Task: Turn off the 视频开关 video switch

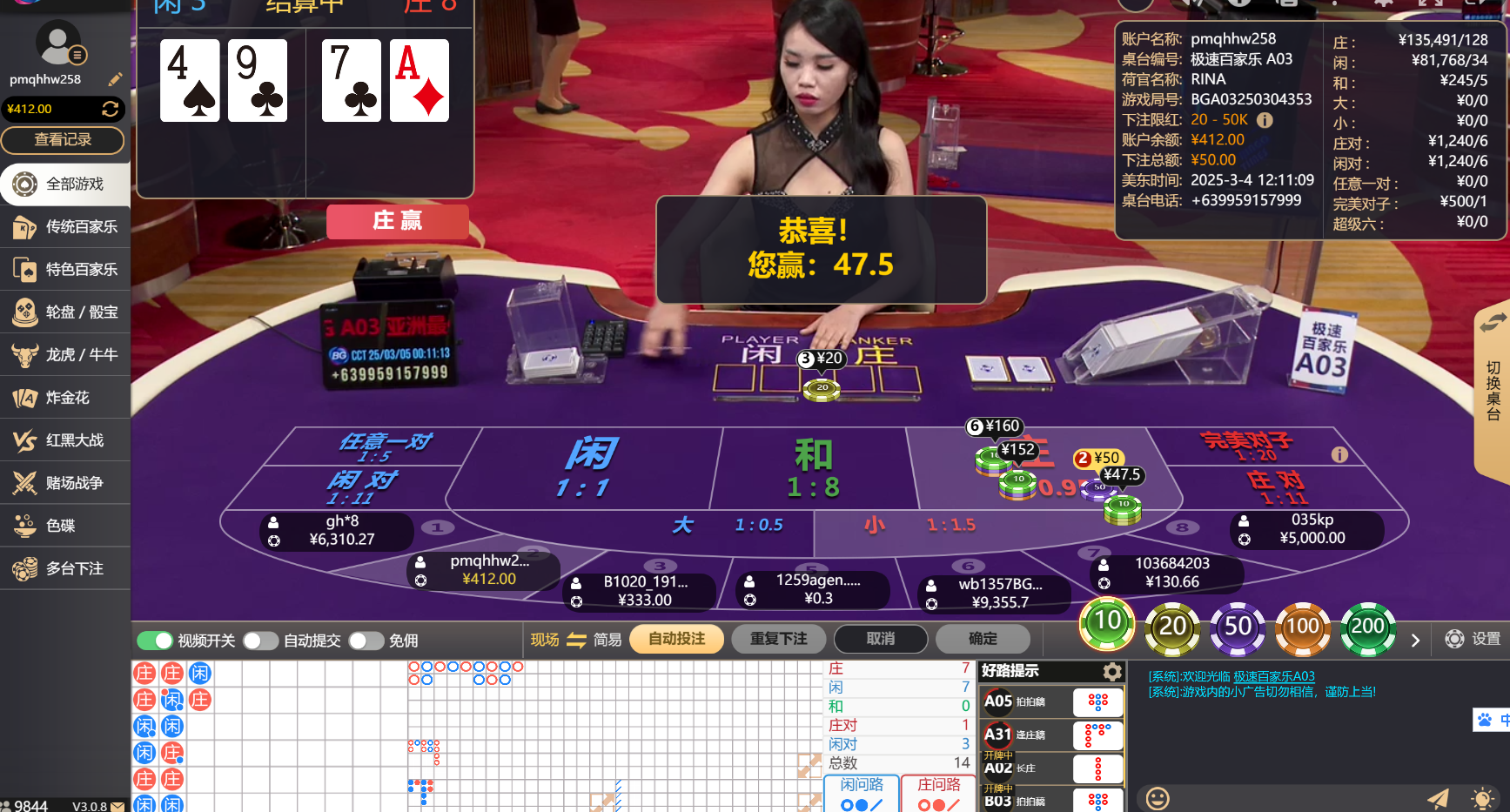Action: 155,640
